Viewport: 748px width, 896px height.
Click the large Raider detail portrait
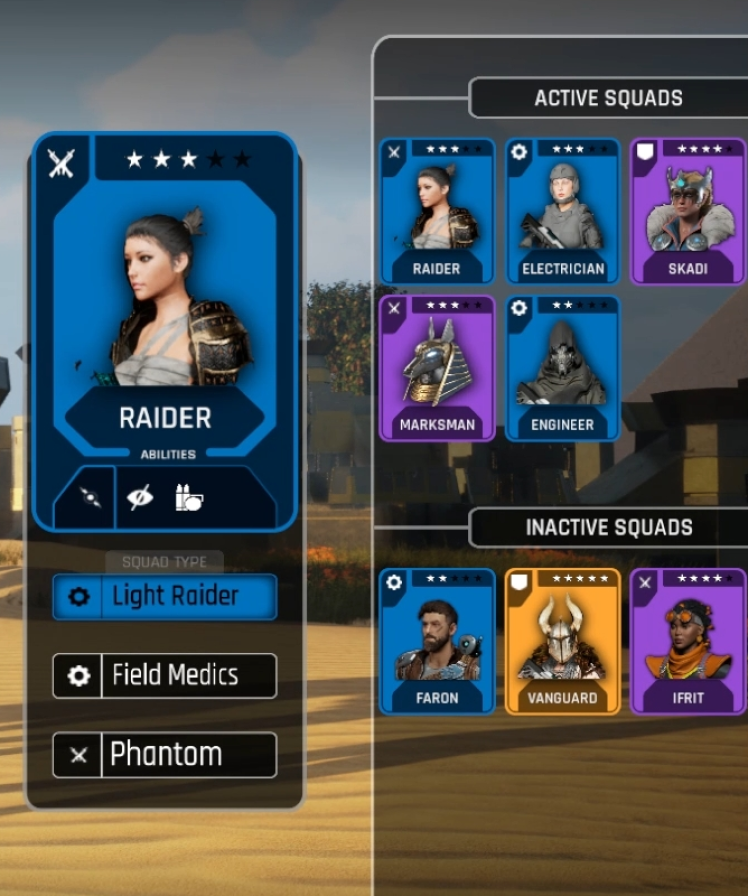click(x=166, y=300)
